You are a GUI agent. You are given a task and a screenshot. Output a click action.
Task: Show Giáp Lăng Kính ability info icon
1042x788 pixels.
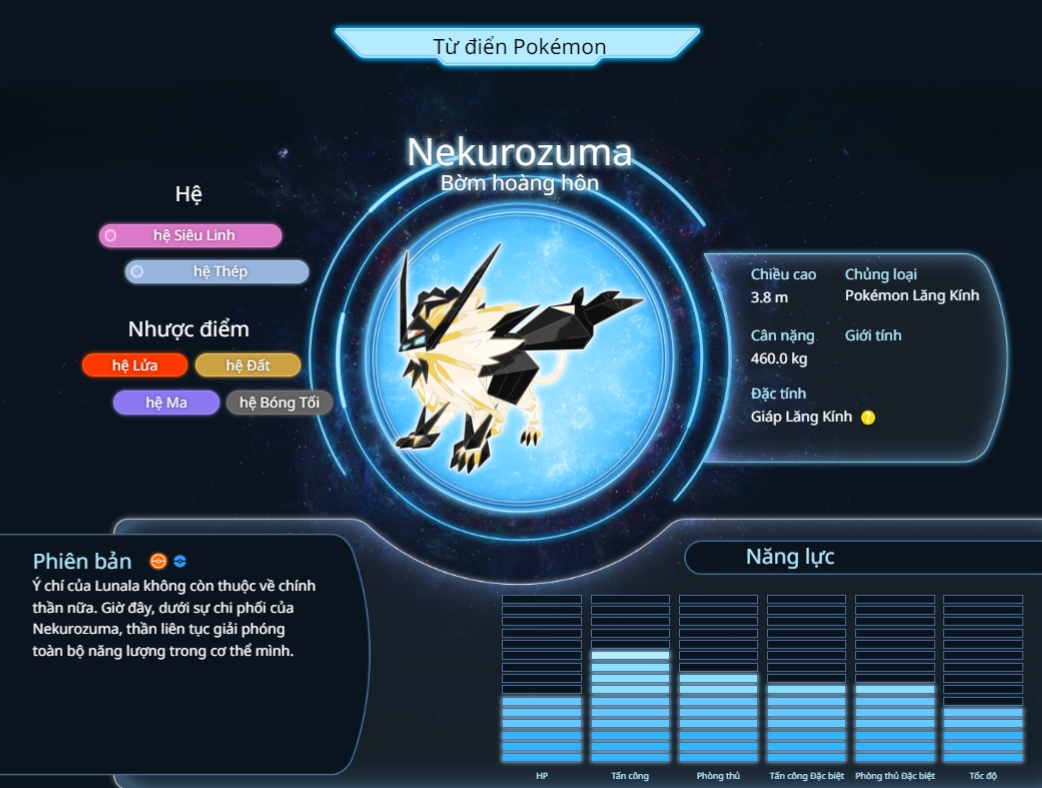click(x=868, y=417)
